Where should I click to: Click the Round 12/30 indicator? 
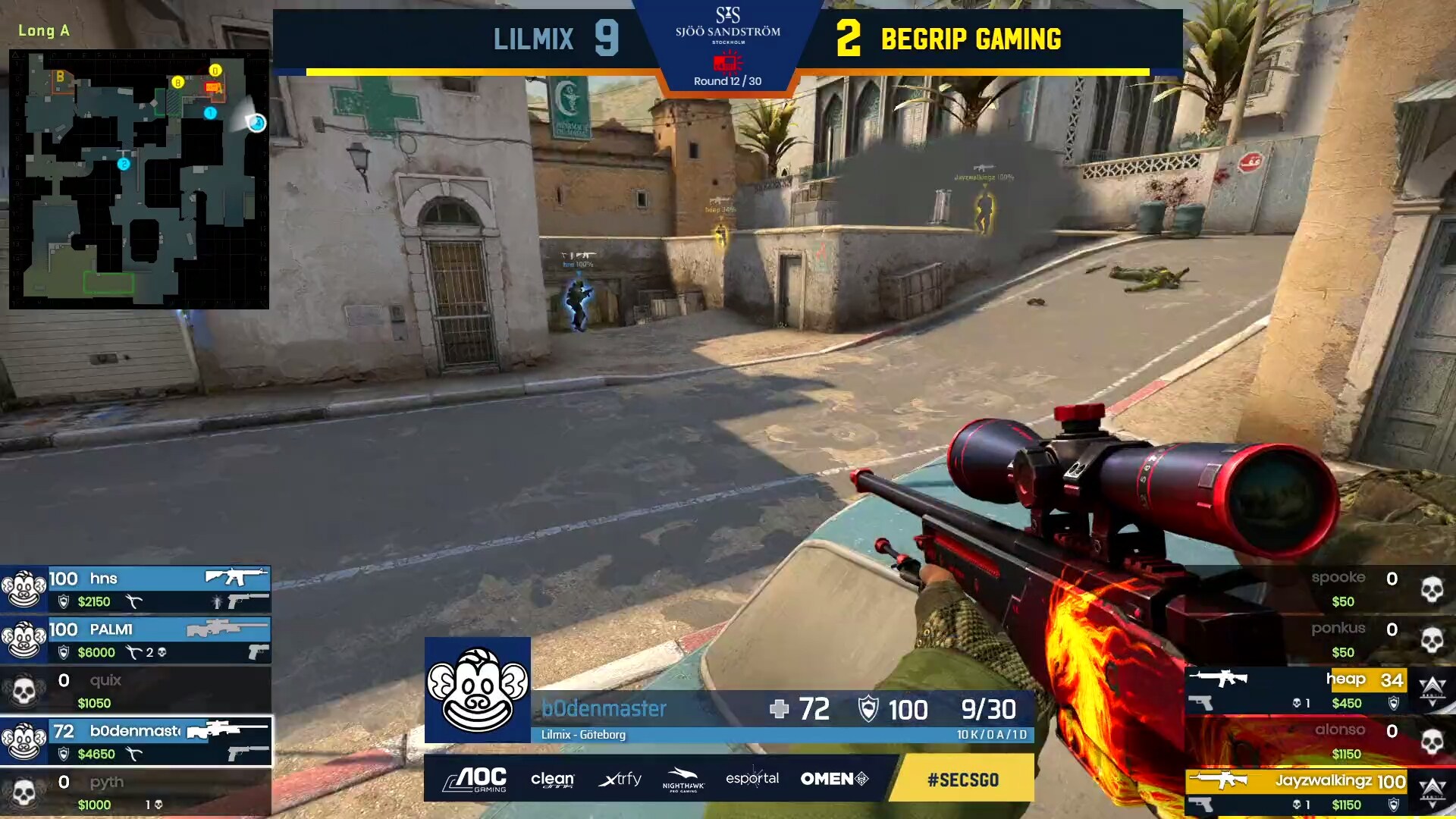[x=729, y=79]
